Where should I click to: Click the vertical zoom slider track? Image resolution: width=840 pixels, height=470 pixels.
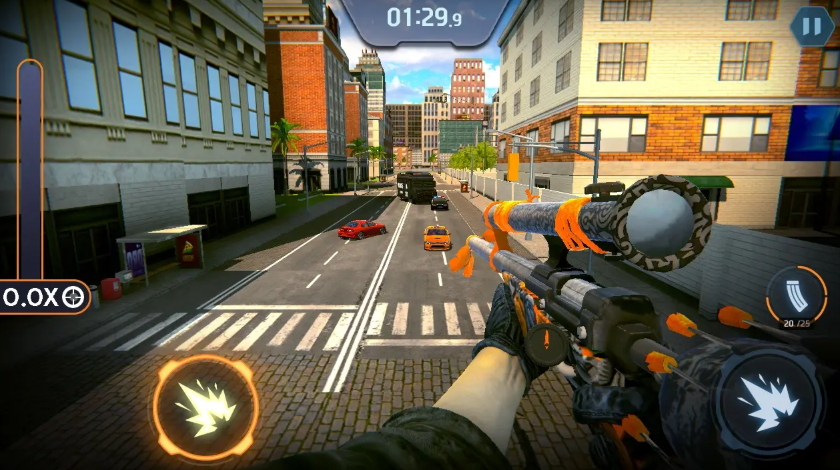[x=30, y=170]
